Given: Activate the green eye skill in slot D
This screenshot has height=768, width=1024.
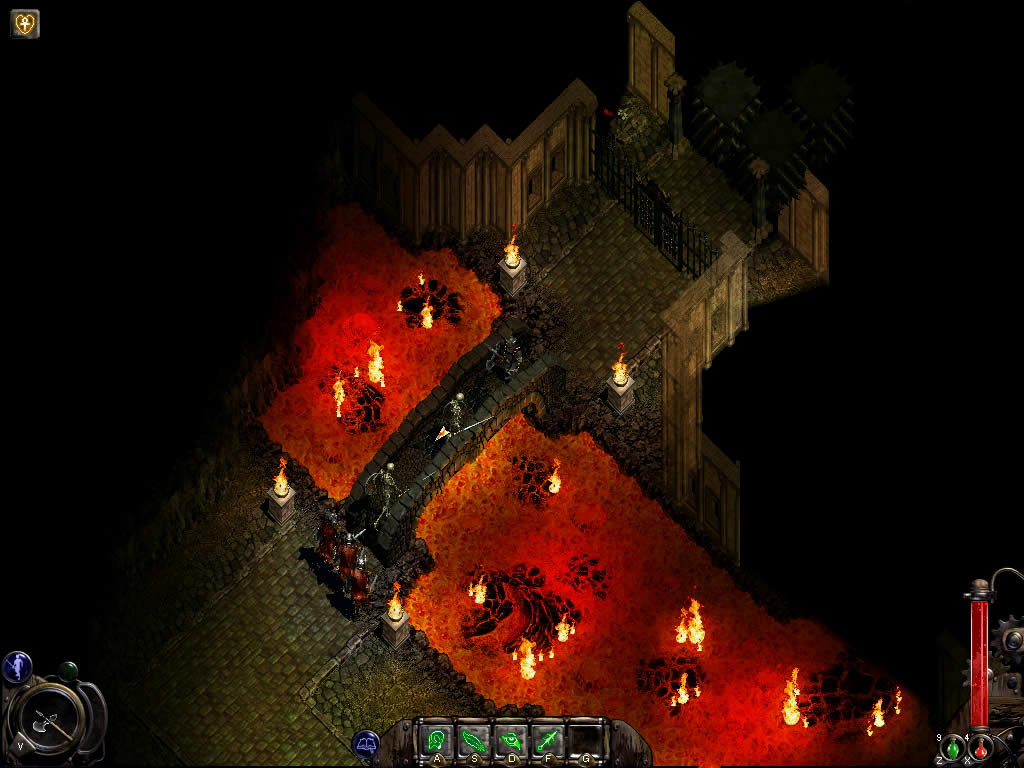Looking at the screenshot, I should (x=510, y=741).
